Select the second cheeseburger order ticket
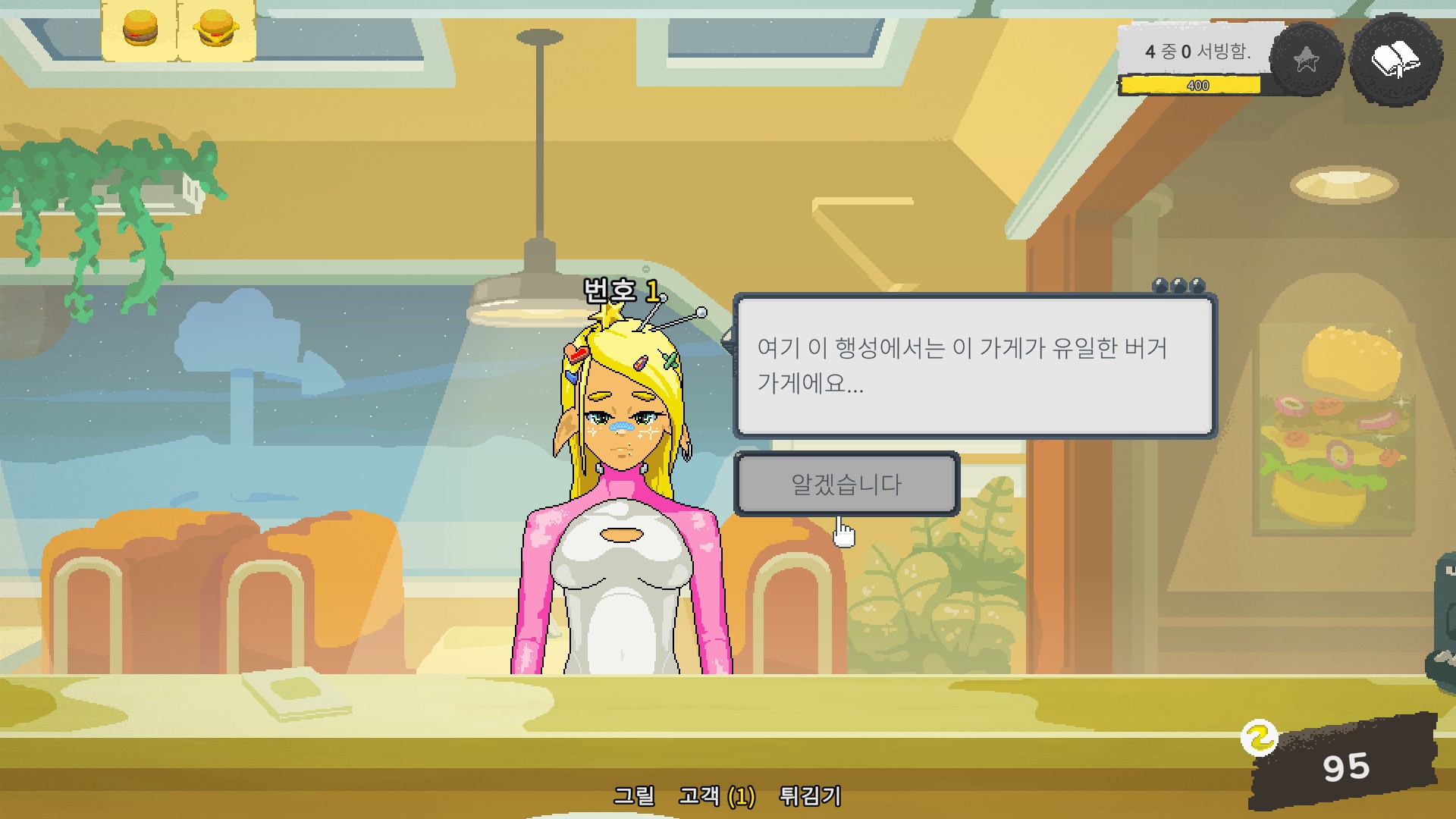1456x819 pixels. coord(216,30)
